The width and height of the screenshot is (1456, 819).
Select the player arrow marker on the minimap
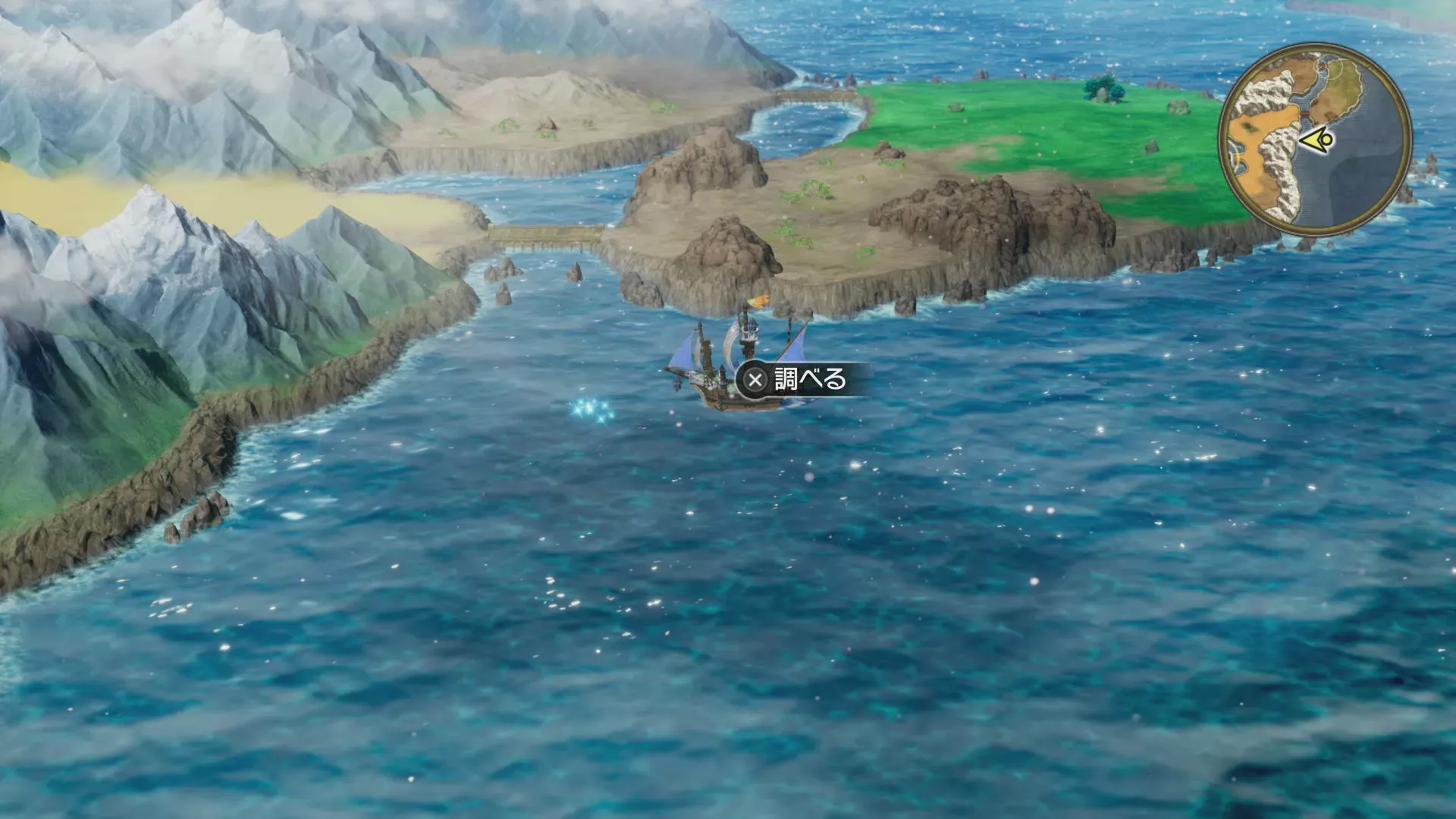tap(1318, 139)
